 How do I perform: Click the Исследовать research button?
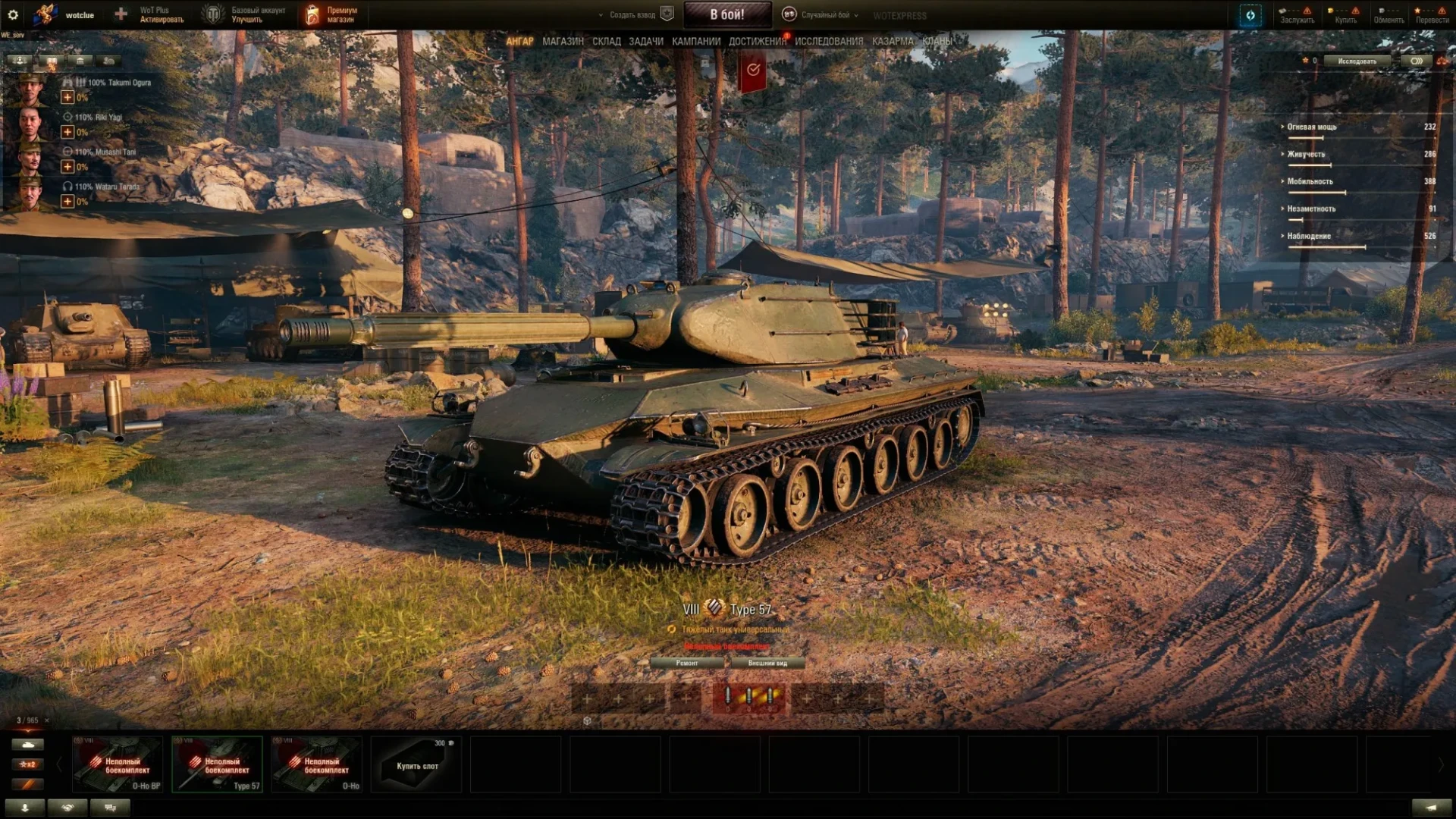tap(1357, 61)
